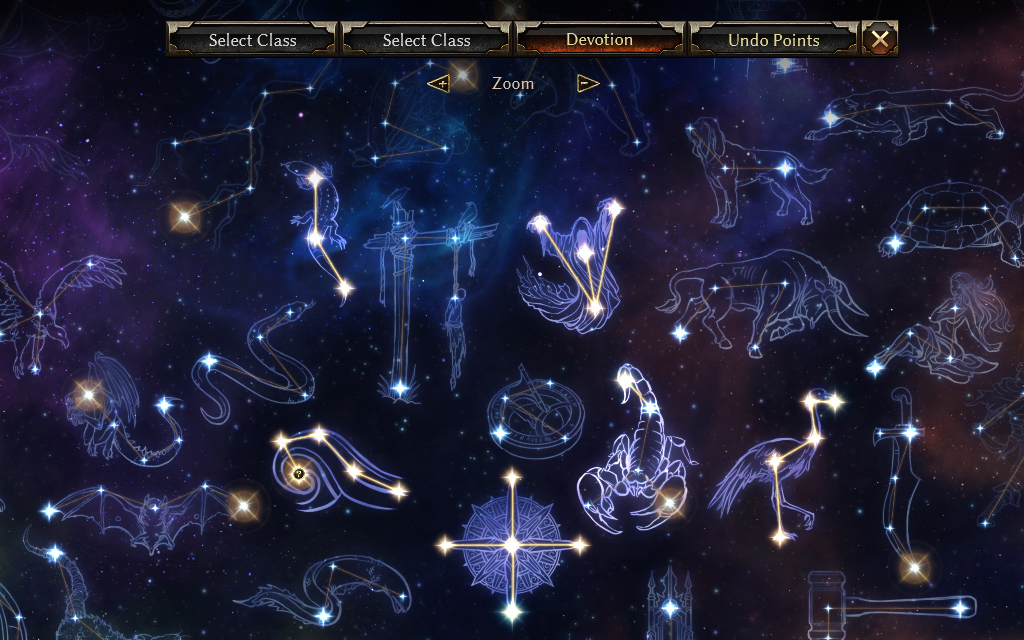Zoom in with the plus arrow

(x=438, y=83)
